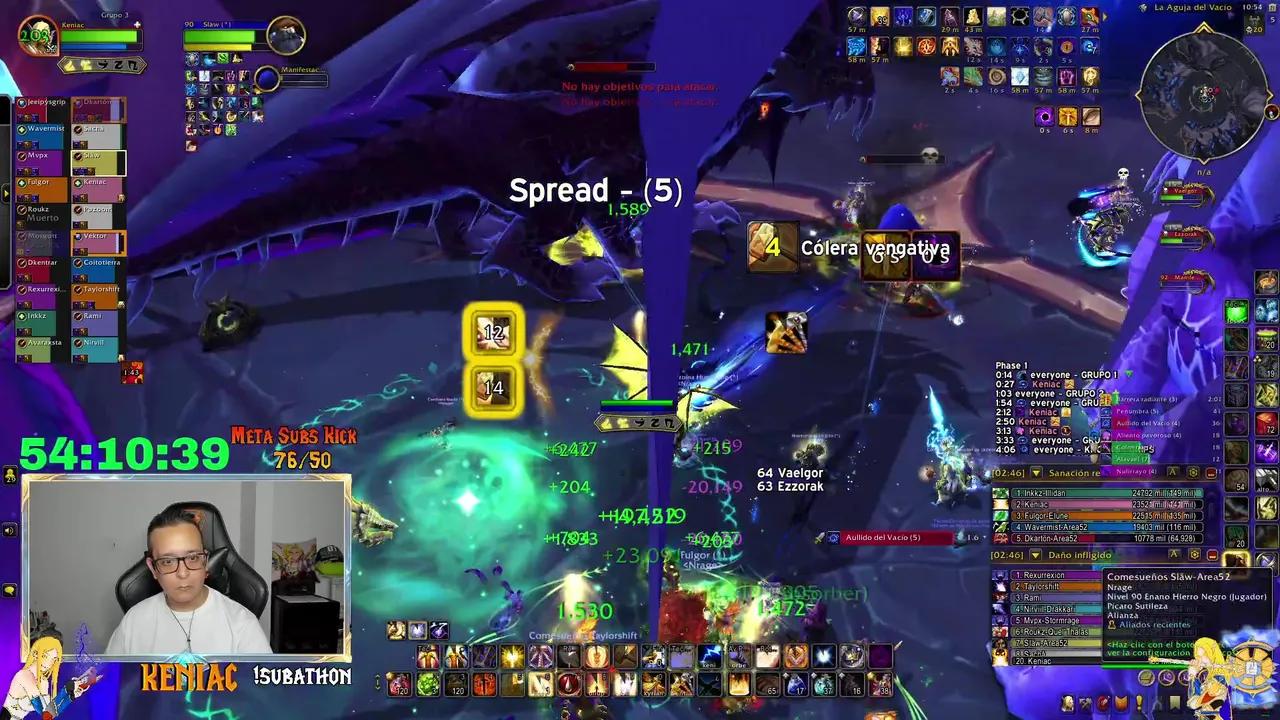Click the yellow WeakAura showing 14 stacks
The width and height of the screenshot is (1280, 720).
(492, 389)
